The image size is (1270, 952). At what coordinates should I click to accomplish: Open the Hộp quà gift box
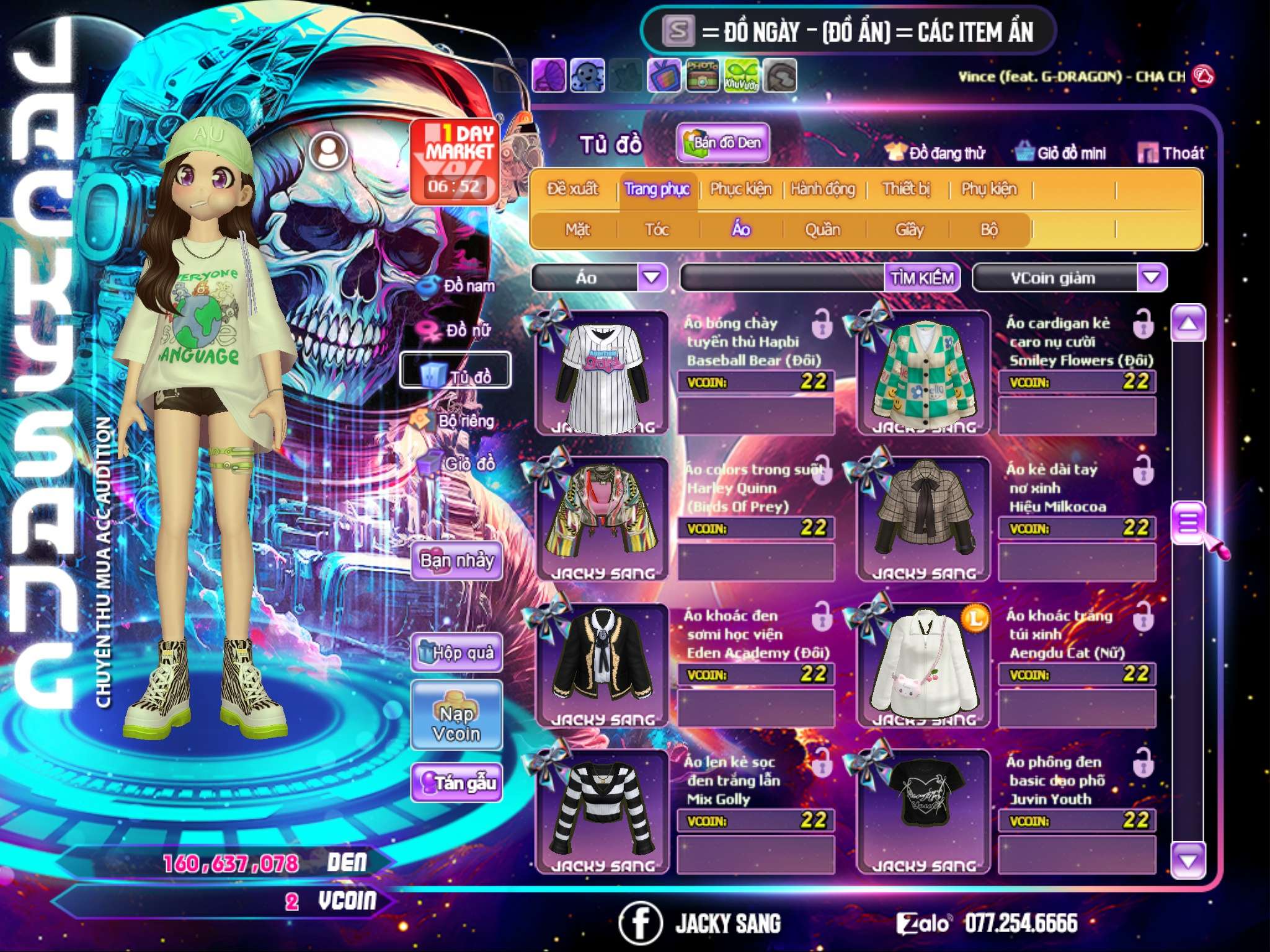(x=456, y=652)
